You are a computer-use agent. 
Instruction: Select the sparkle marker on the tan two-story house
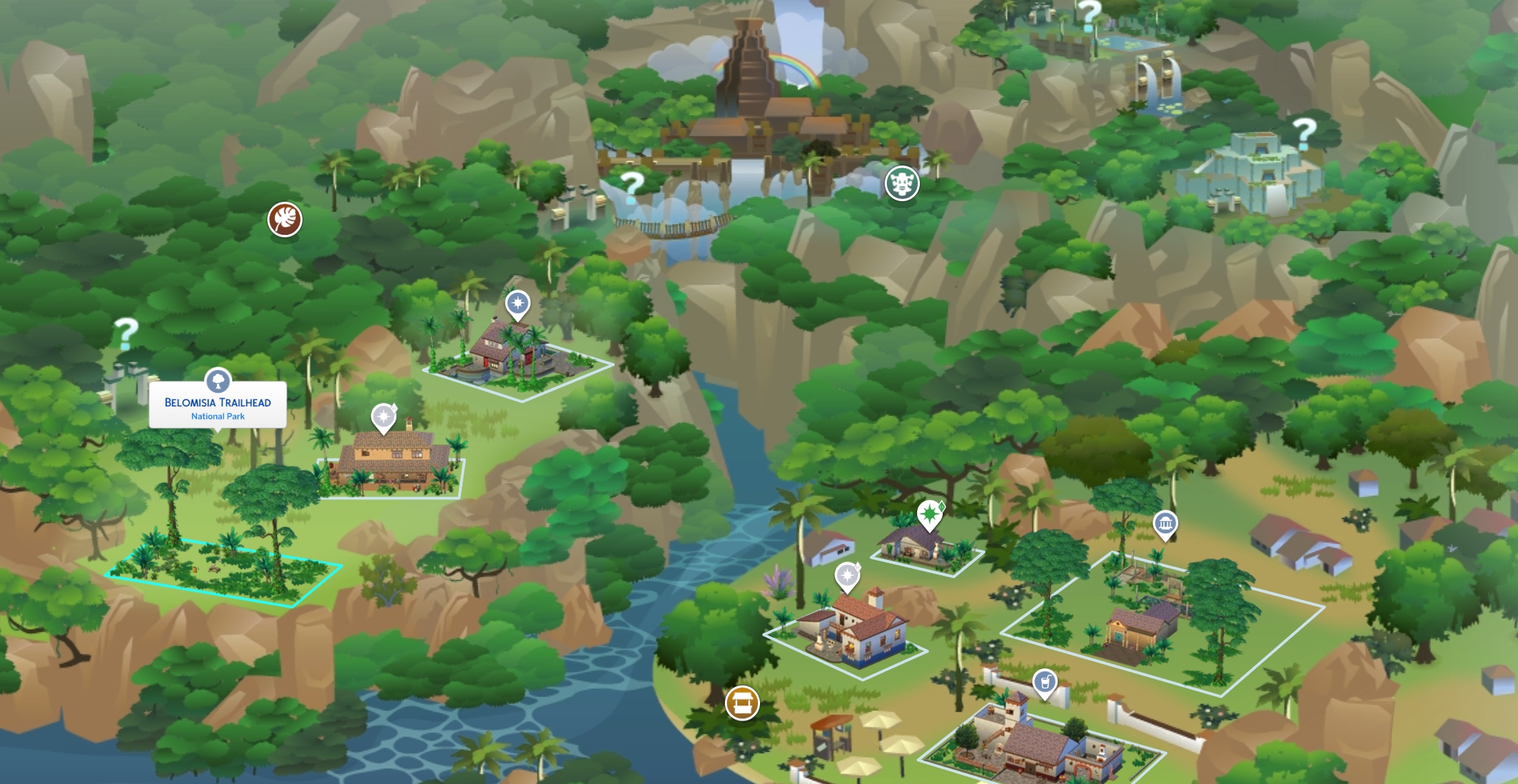(x=384, y=418)
